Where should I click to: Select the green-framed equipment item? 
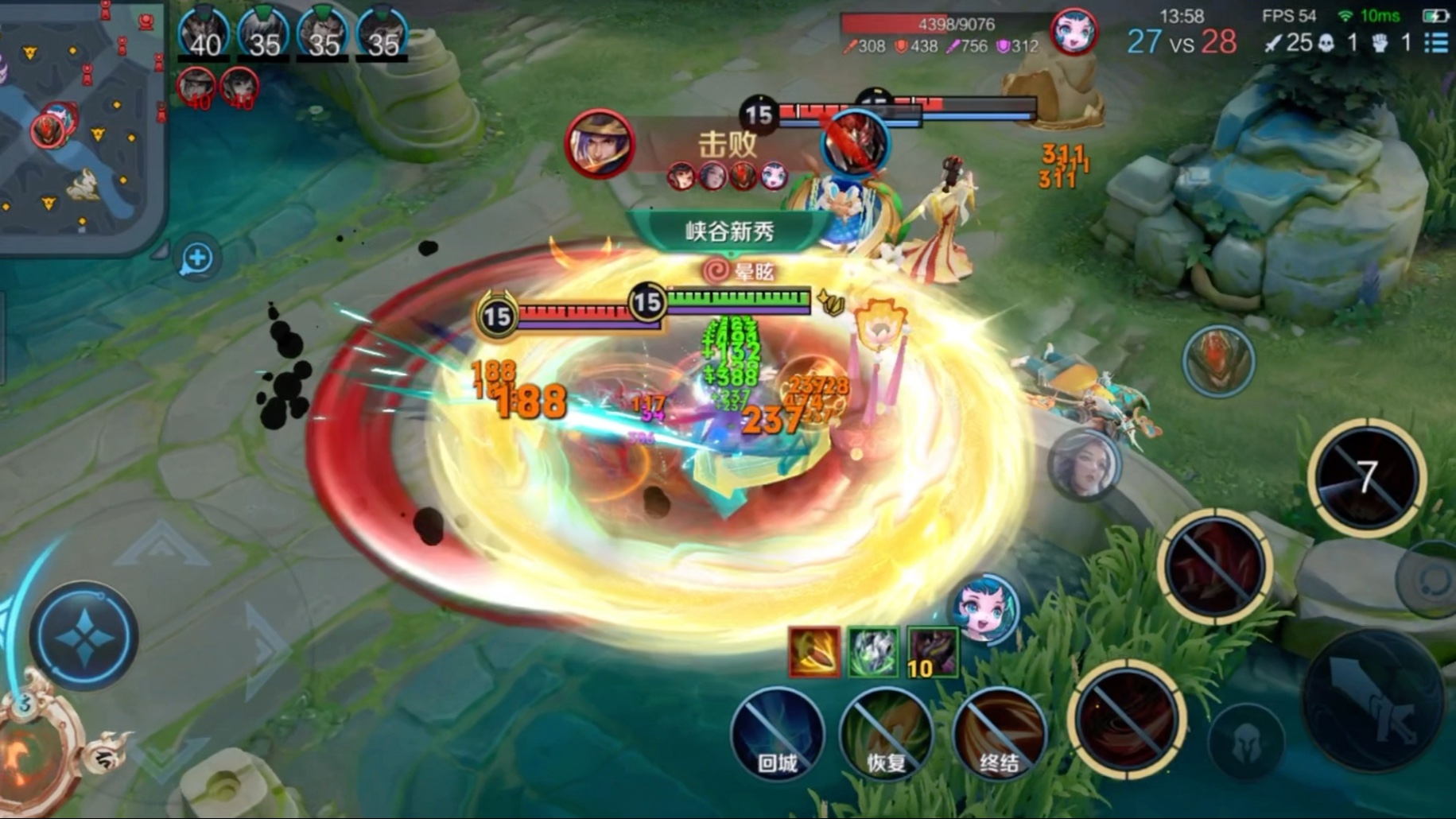(872, 652)
